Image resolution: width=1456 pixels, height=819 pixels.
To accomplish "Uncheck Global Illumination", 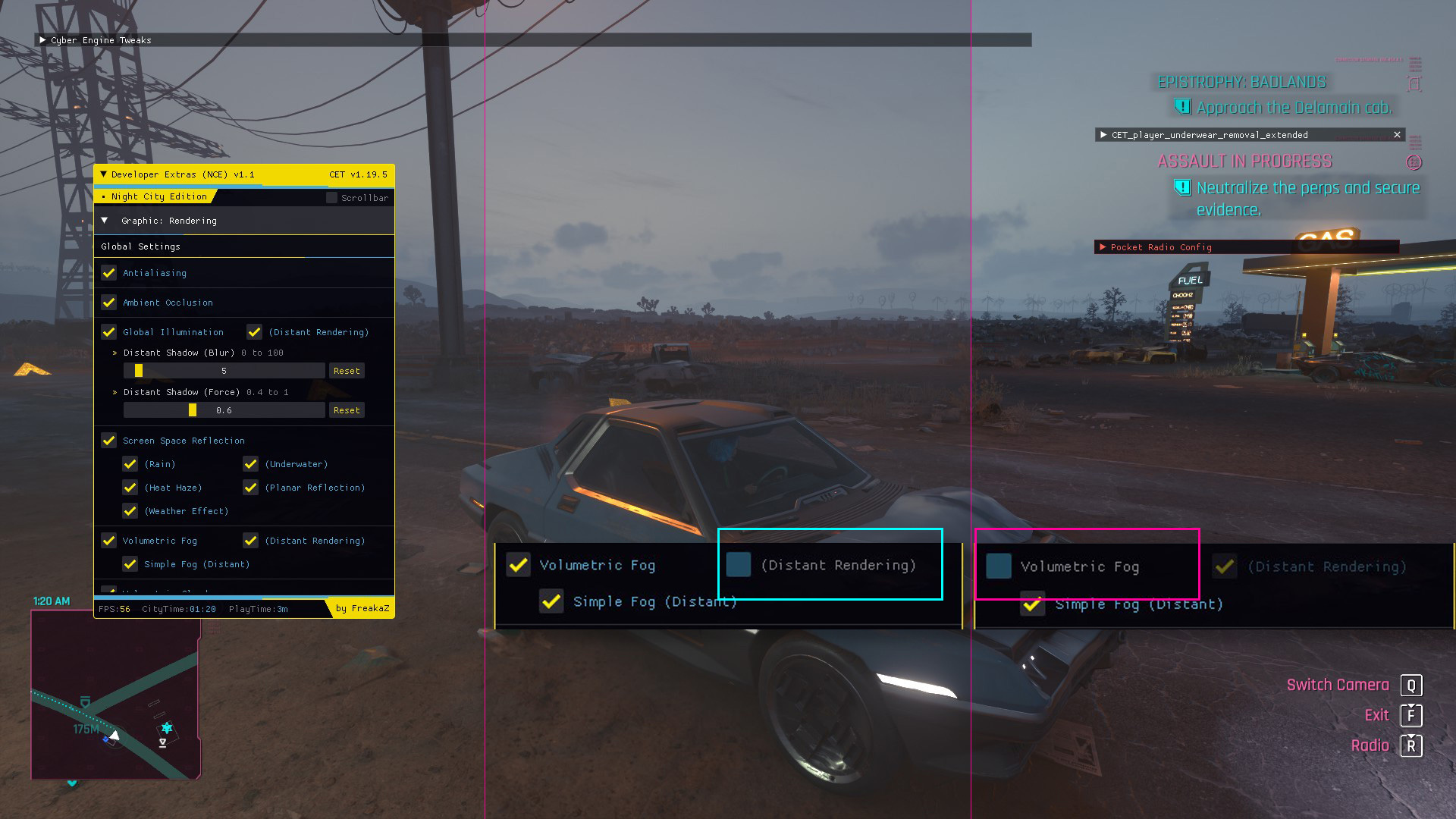I will click(x=109, y=332).
